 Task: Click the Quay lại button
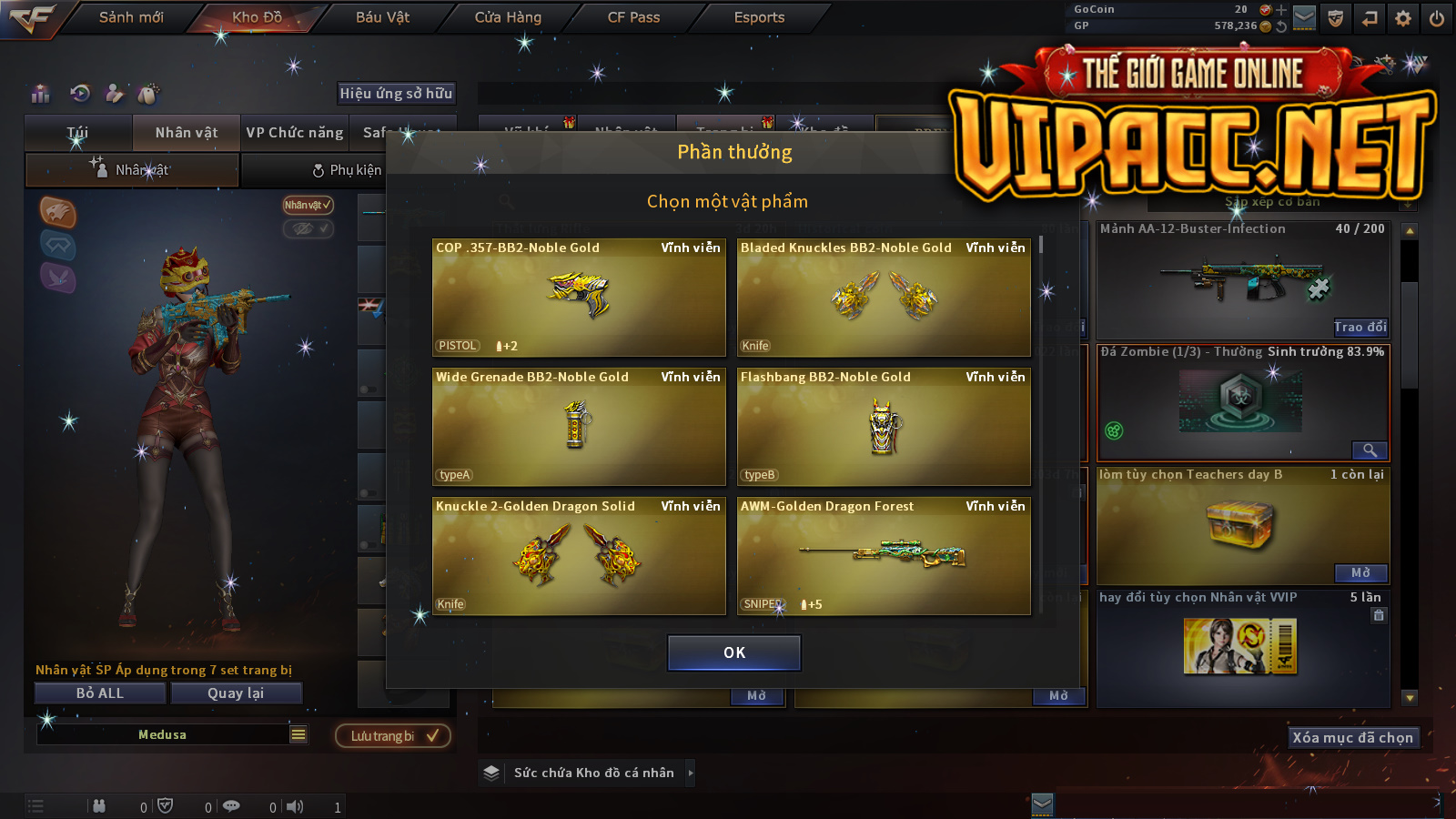point(236,693)
